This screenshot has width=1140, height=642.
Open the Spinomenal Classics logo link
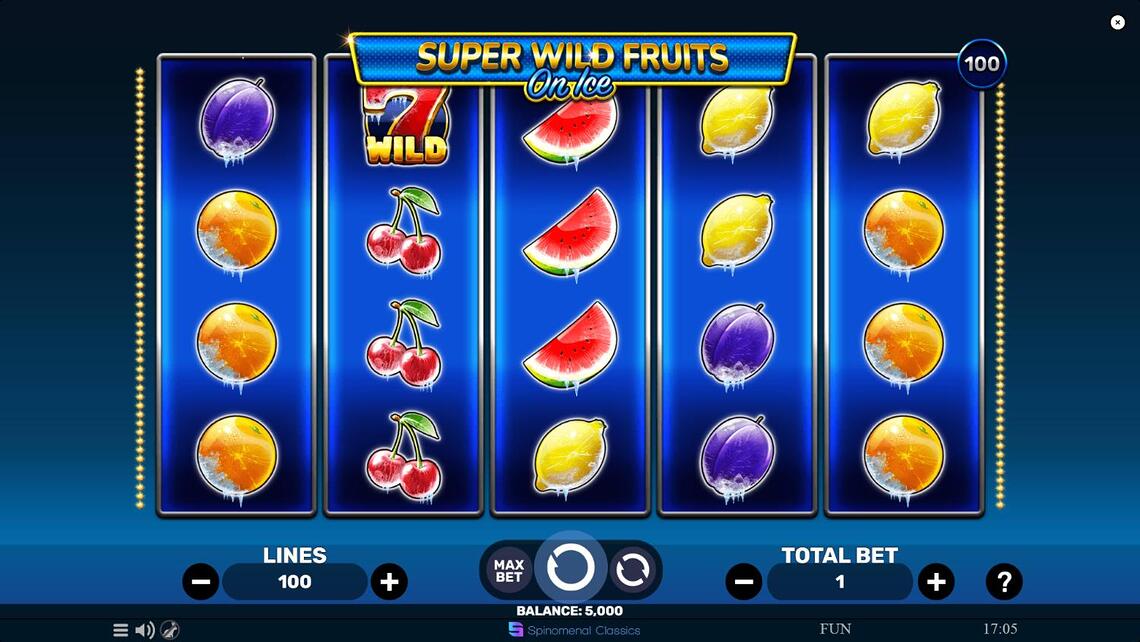[575, 630]
